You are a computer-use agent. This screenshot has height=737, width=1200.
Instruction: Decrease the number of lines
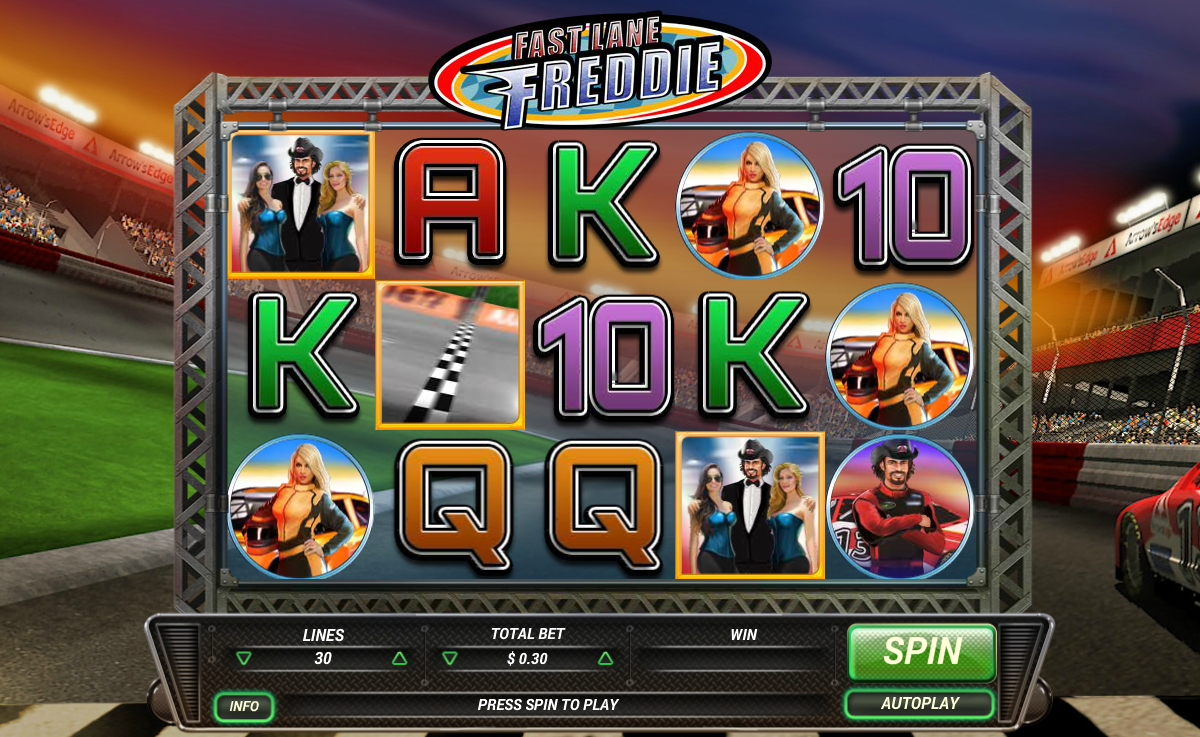(x=244, y=659)
